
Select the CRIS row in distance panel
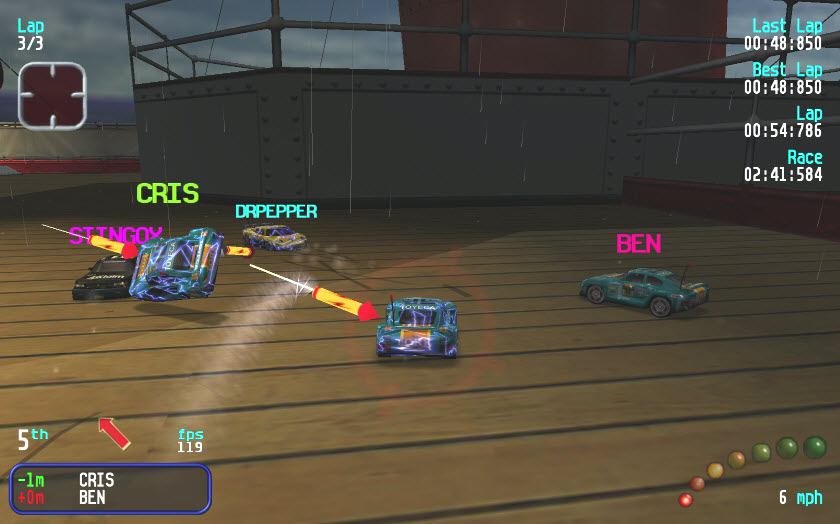(109, 480)
